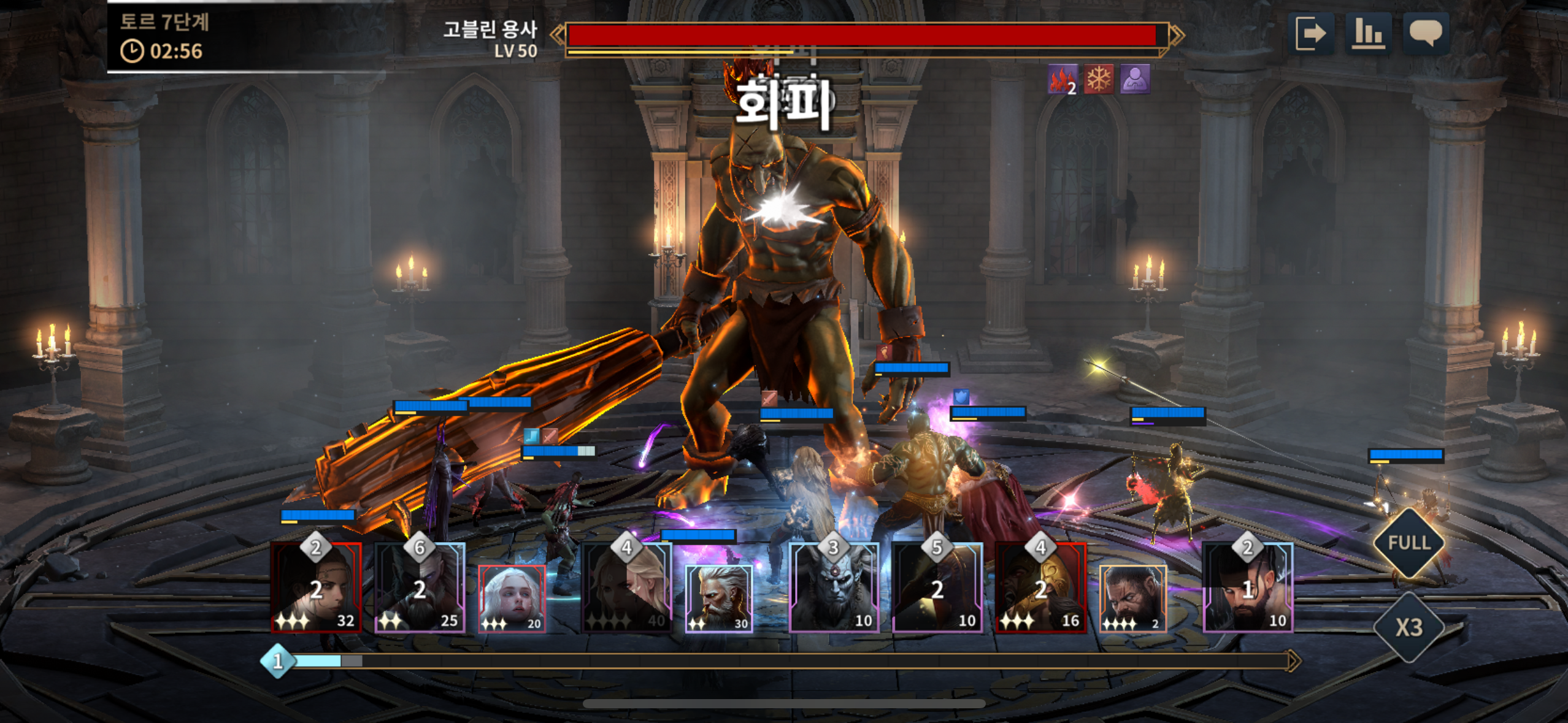Choose the braided-hair bearded man skill card
The image size is (1568, 723).
pos(1248,587)
